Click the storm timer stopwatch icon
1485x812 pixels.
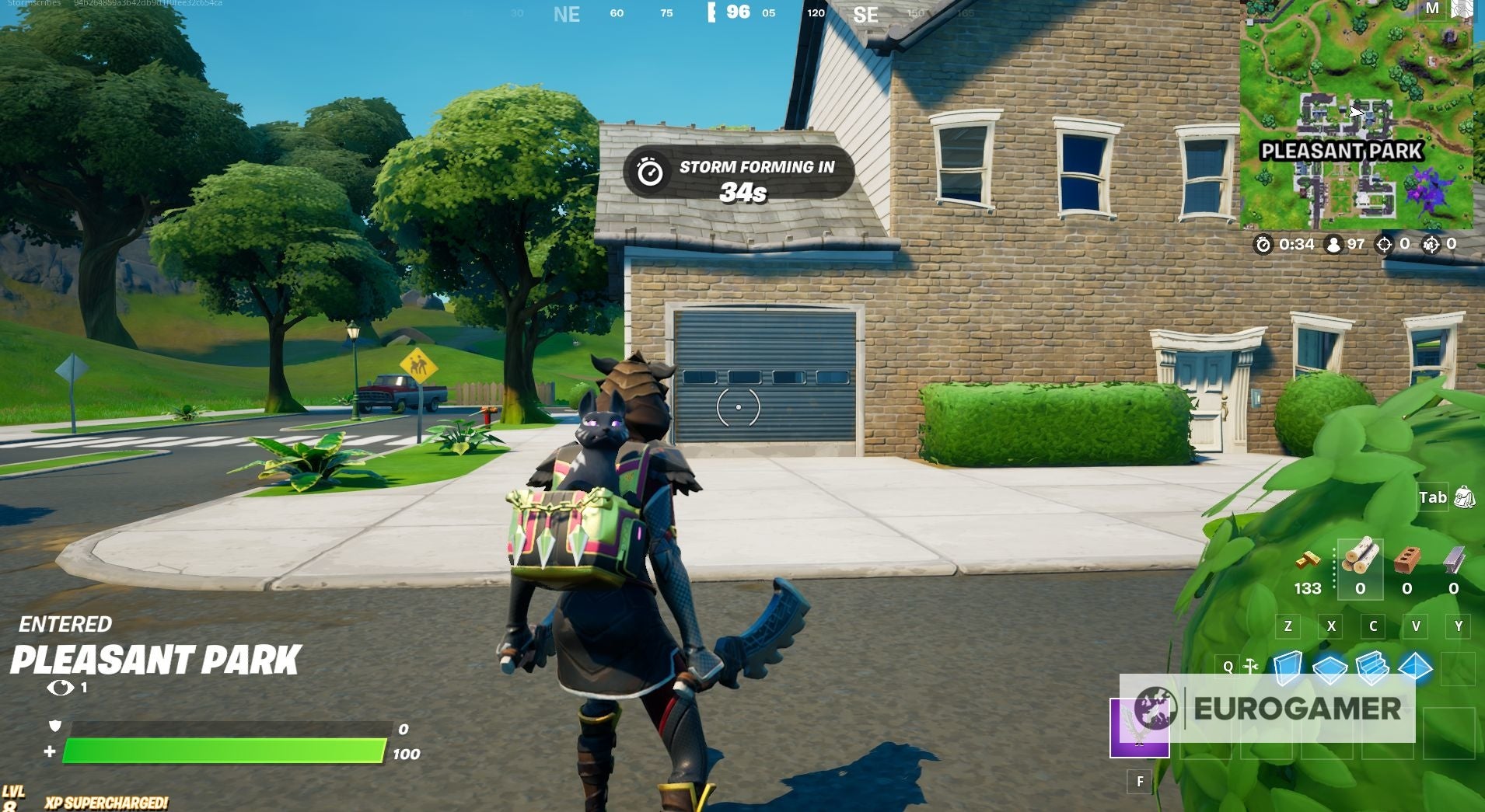[x=1264, y=244]
